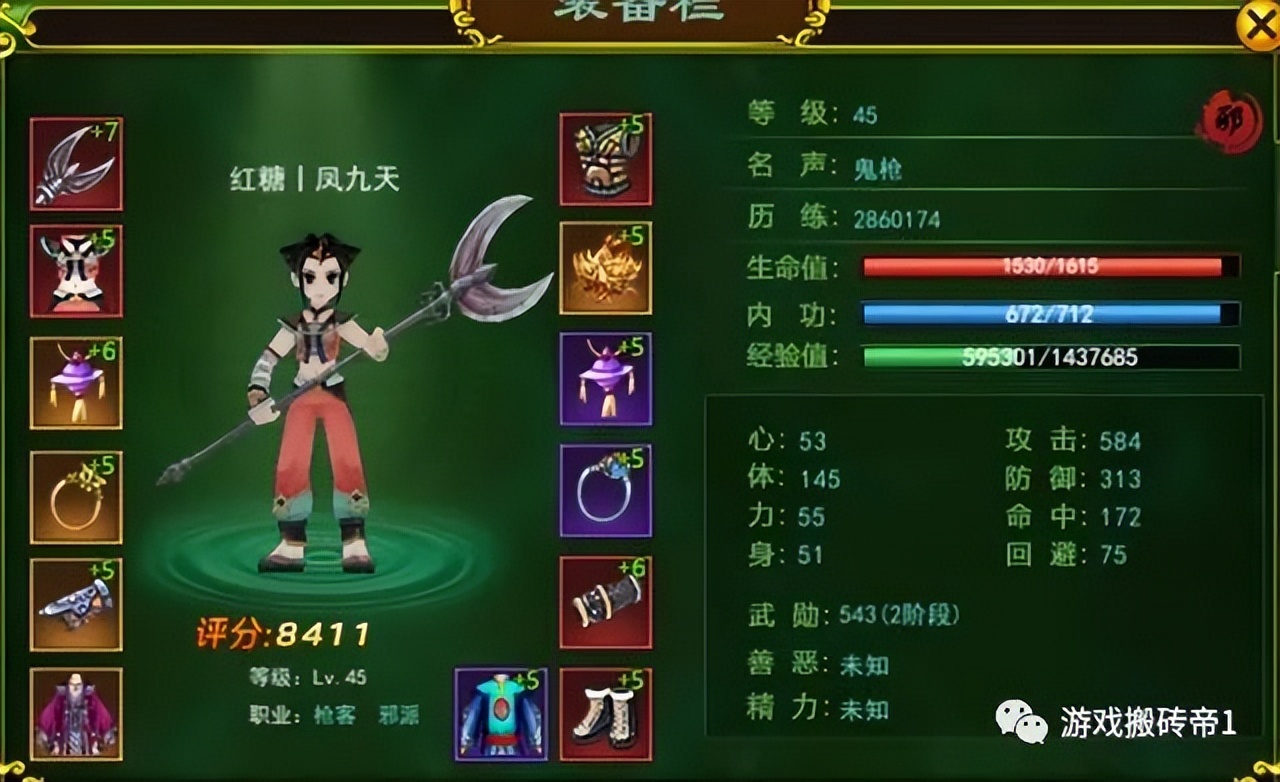Select the +5 bracelet slot in the right column

[605, 490]
